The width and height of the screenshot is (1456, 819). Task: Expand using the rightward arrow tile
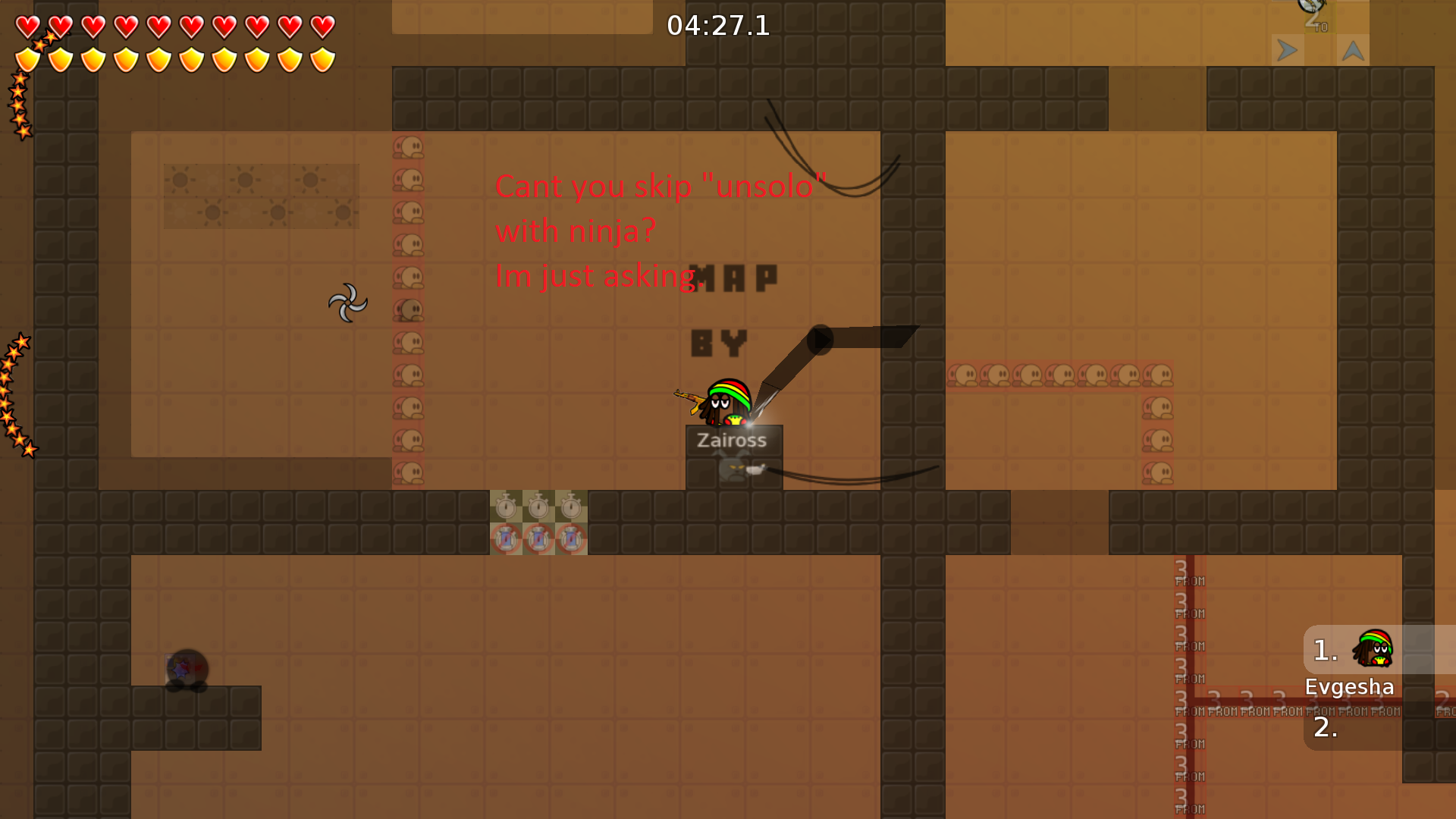(1287, 51)
